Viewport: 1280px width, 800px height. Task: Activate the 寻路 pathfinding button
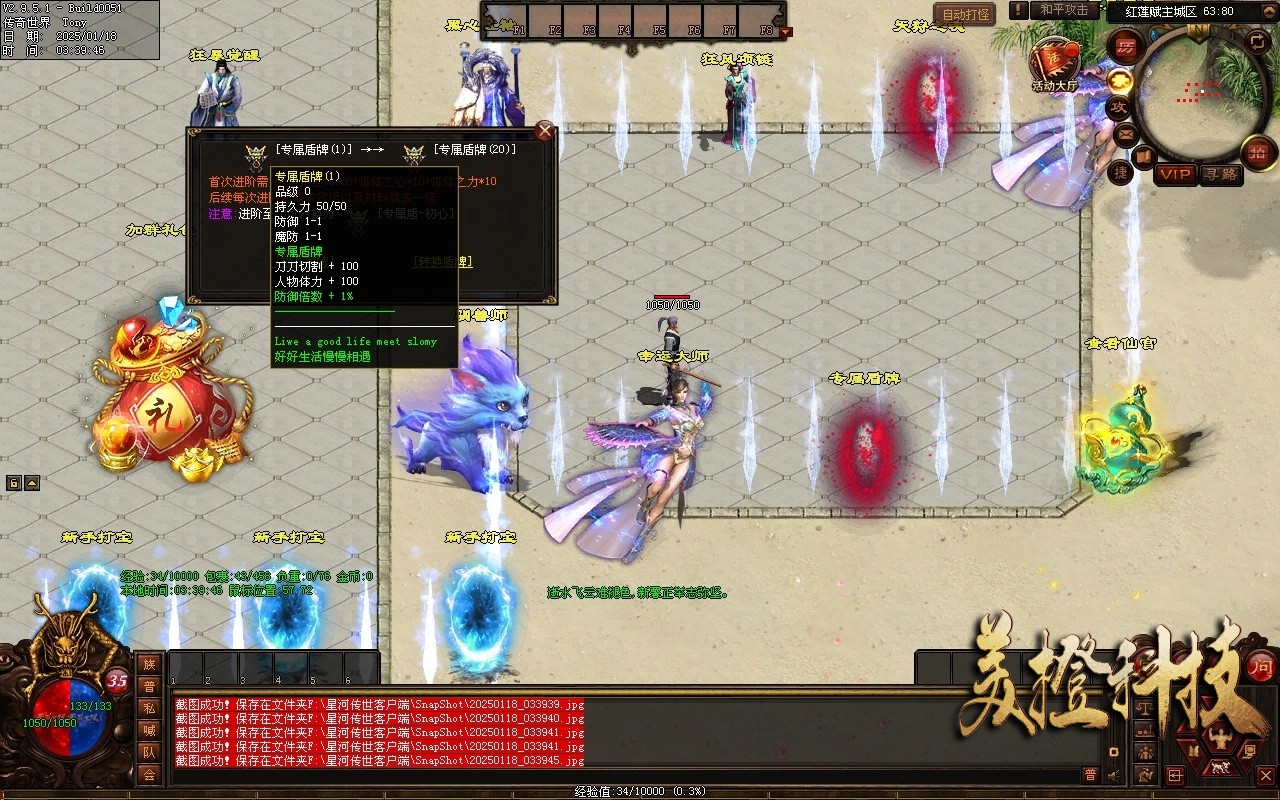(1220, 175)
